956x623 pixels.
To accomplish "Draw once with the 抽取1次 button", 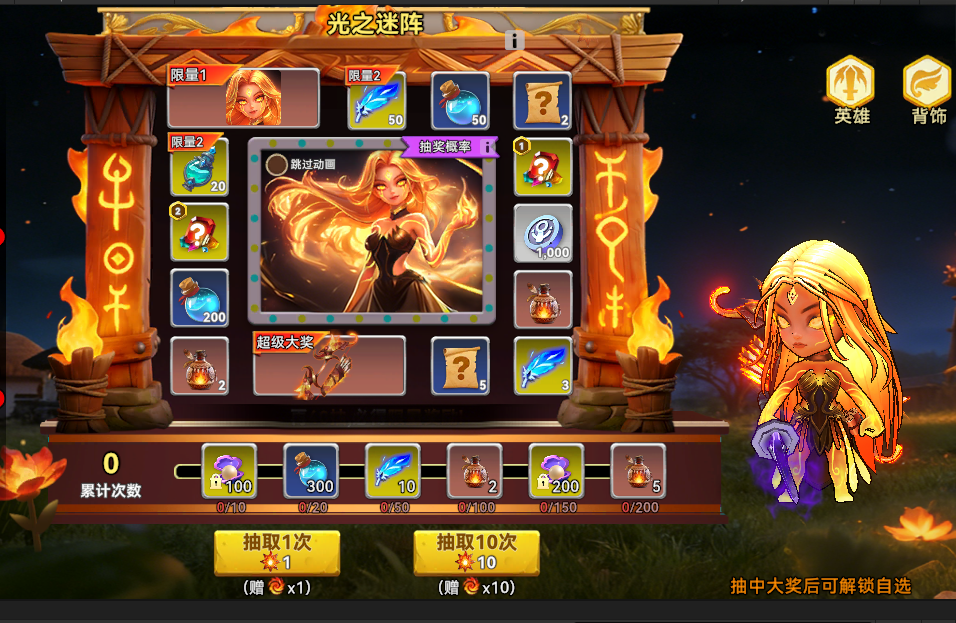I will pyautogui.click(x=277, y=552).
